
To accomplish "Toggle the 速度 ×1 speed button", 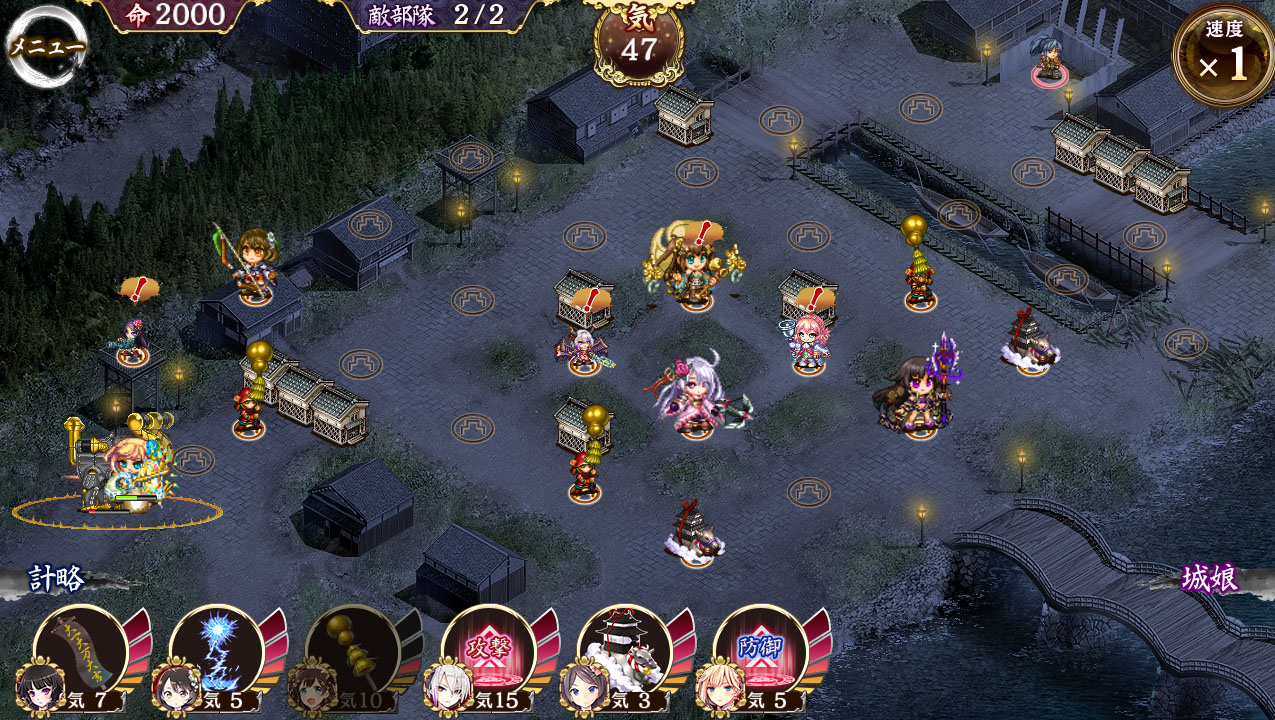I will (1222, 56).
